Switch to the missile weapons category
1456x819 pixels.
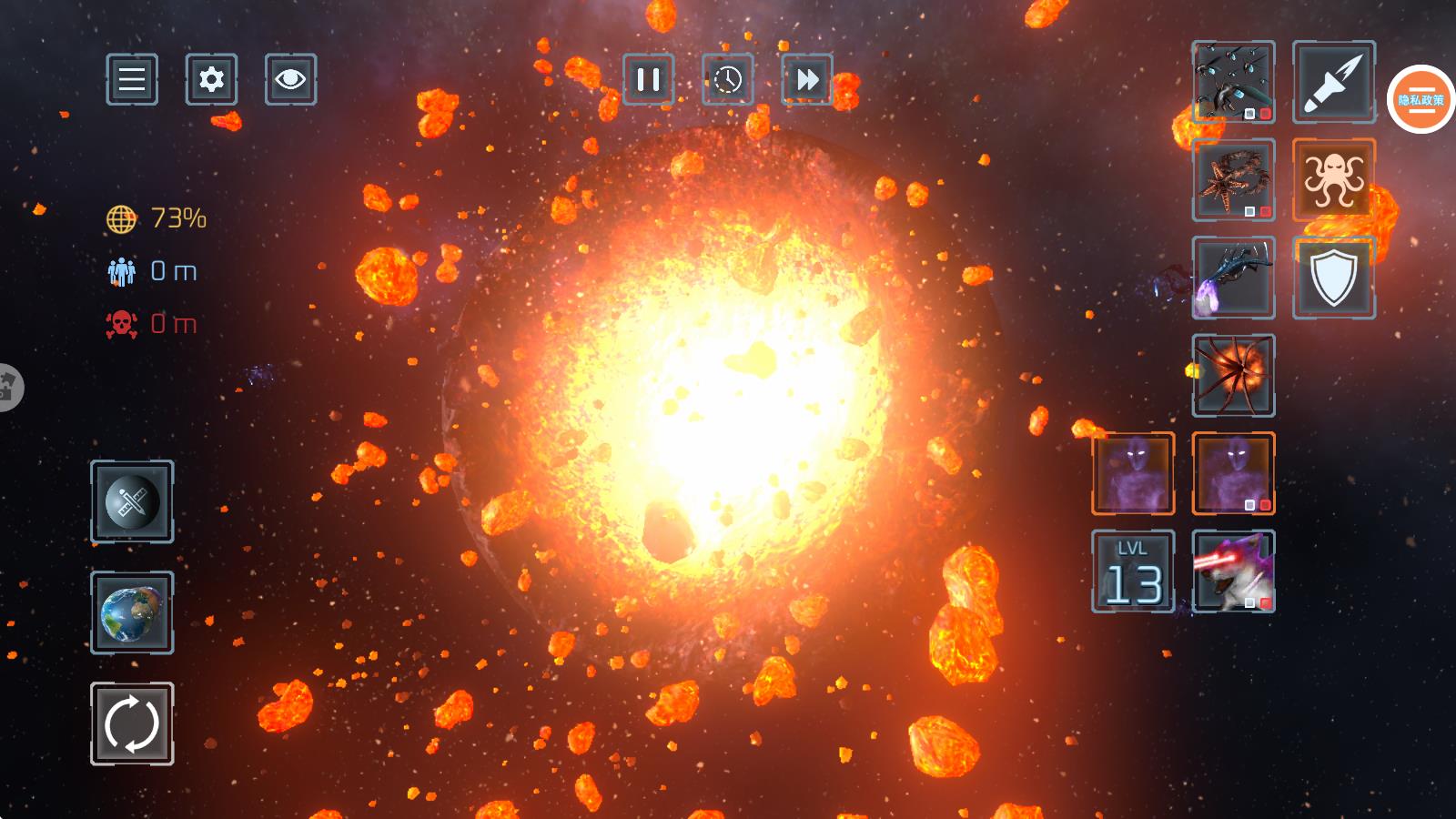click(1333, 82)
